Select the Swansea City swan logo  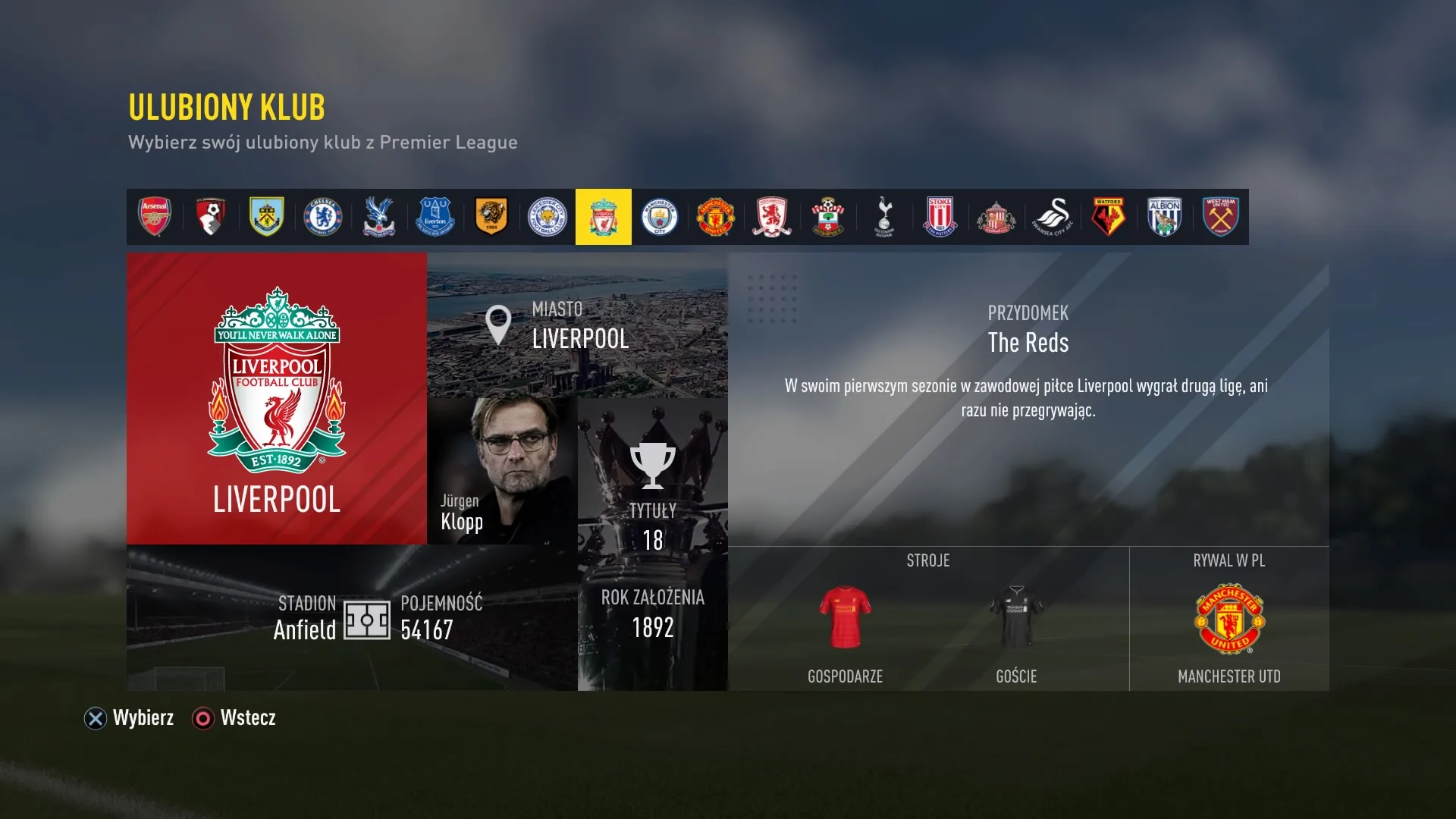click(x=1053, y=217)
